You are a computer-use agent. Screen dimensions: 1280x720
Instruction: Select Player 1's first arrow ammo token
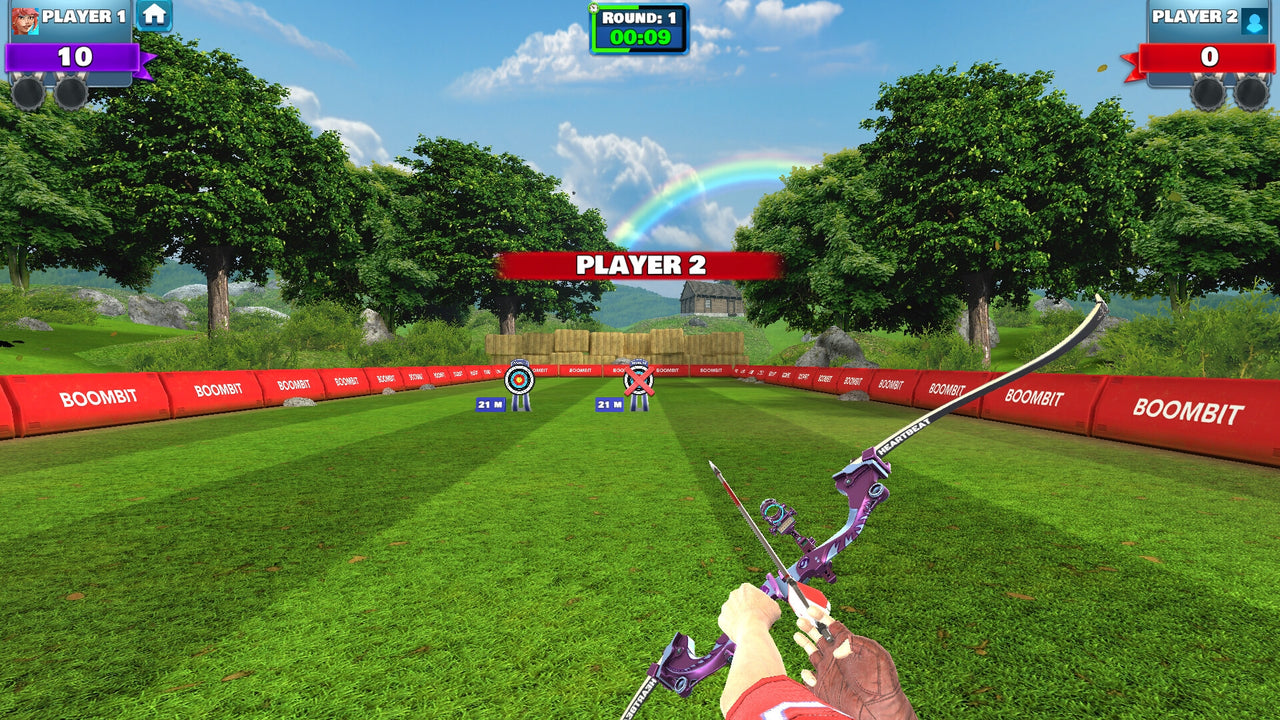click(x=27, y=93)
